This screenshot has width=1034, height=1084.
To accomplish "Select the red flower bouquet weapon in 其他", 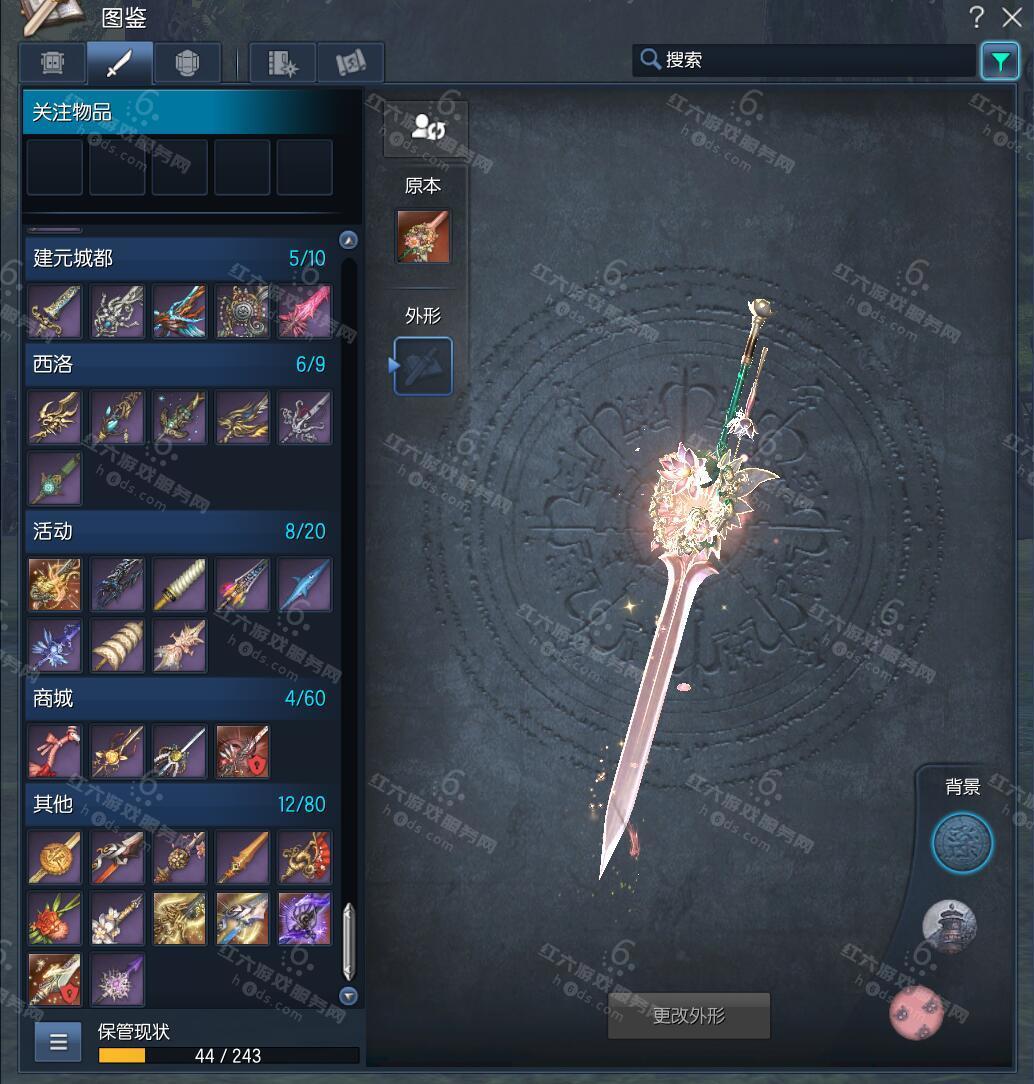I will [x=54, y=919].
